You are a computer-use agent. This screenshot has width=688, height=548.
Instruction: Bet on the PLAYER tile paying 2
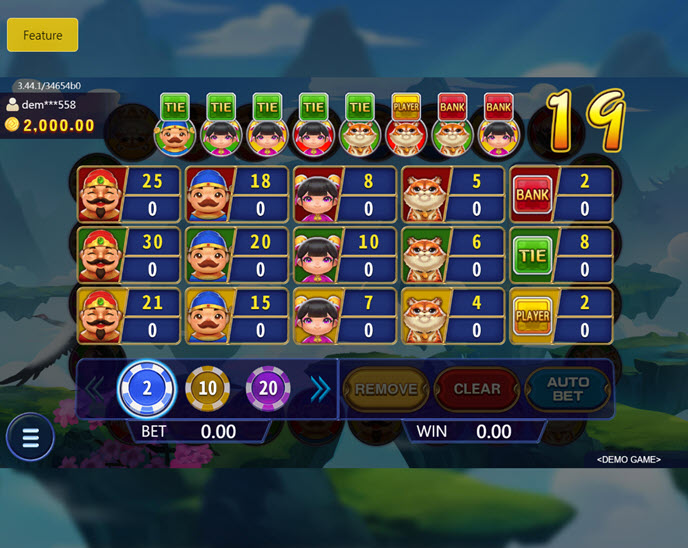pos(561,316)
